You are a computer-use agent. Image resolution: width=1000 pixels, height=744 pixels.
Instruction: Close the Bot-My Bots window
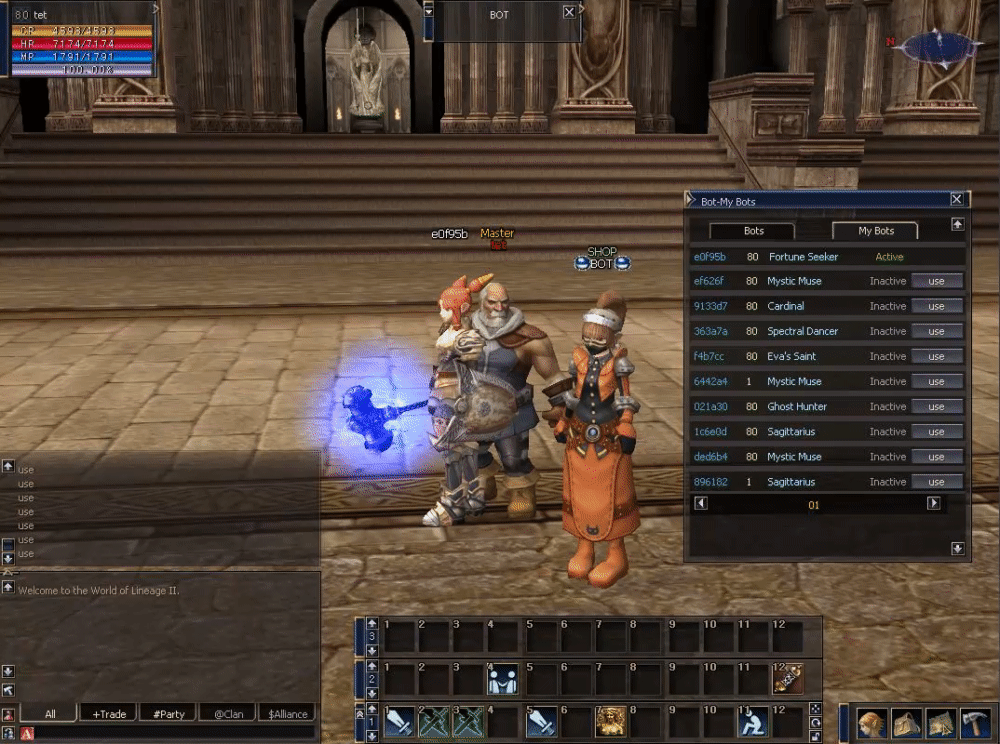pos(957,200)
